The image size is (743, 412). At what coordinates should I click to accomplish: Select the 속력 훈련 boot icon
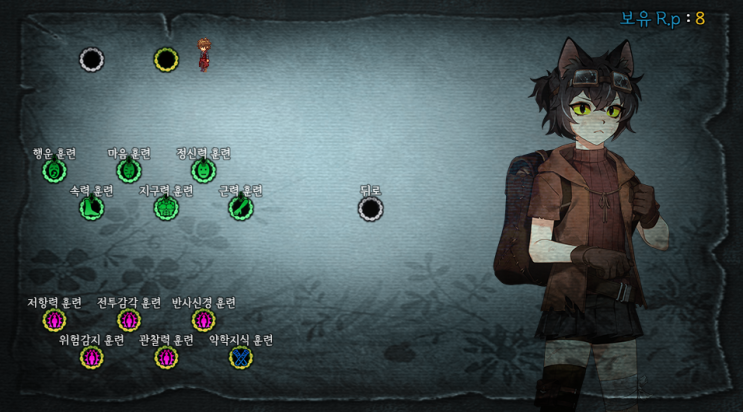pyautogui.click(x=91, y=208)
